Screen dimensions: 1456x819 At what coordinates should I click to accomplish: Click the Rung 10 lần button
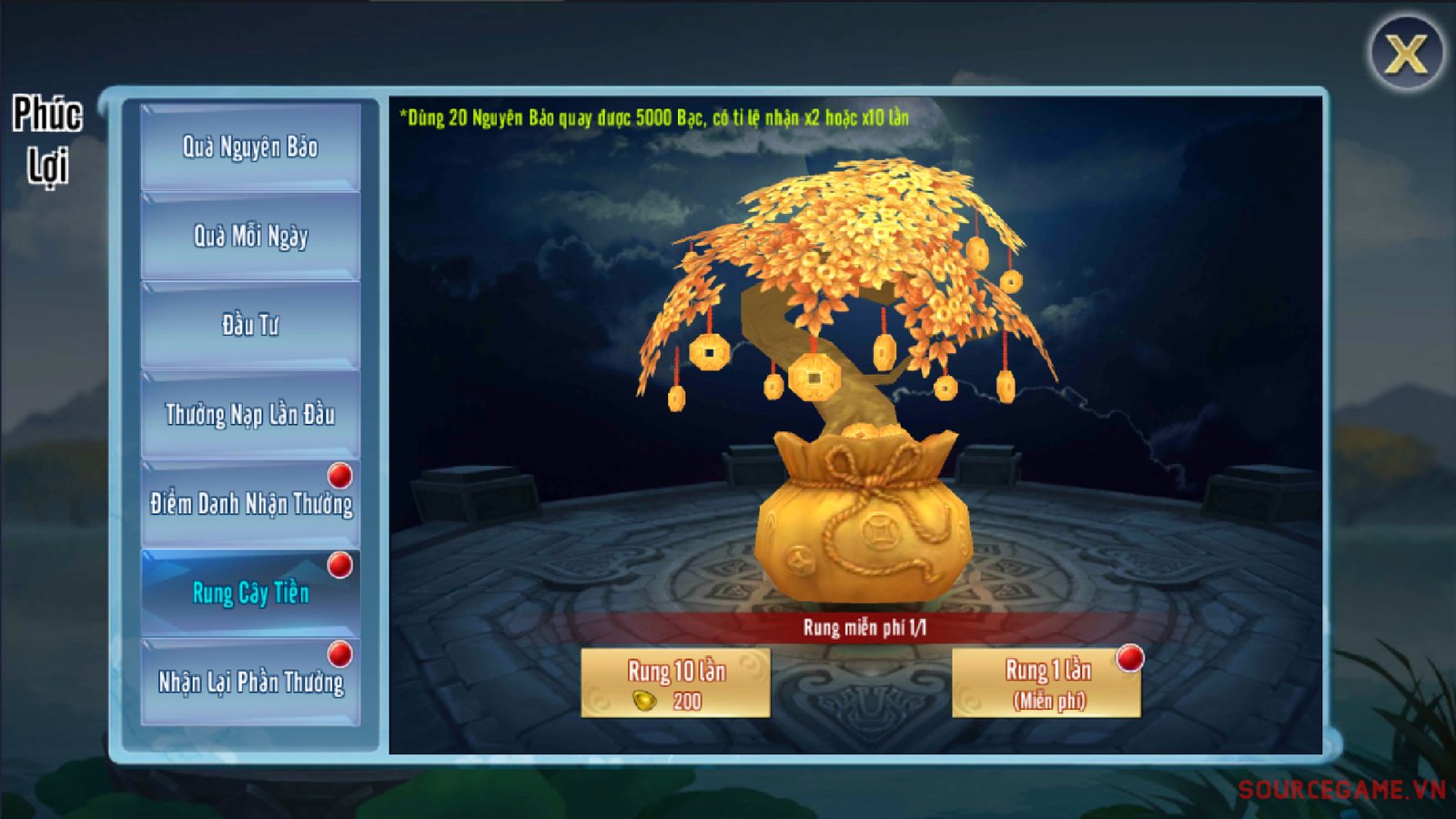click(x=675, y=682)
